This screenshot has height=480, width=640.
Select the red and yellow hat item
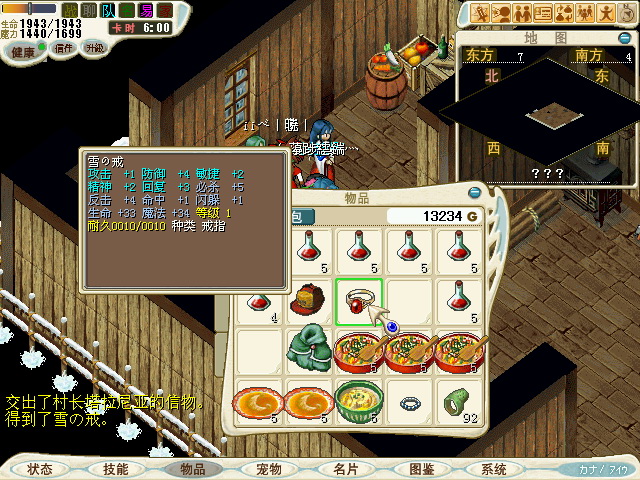(x=306, y=298)
